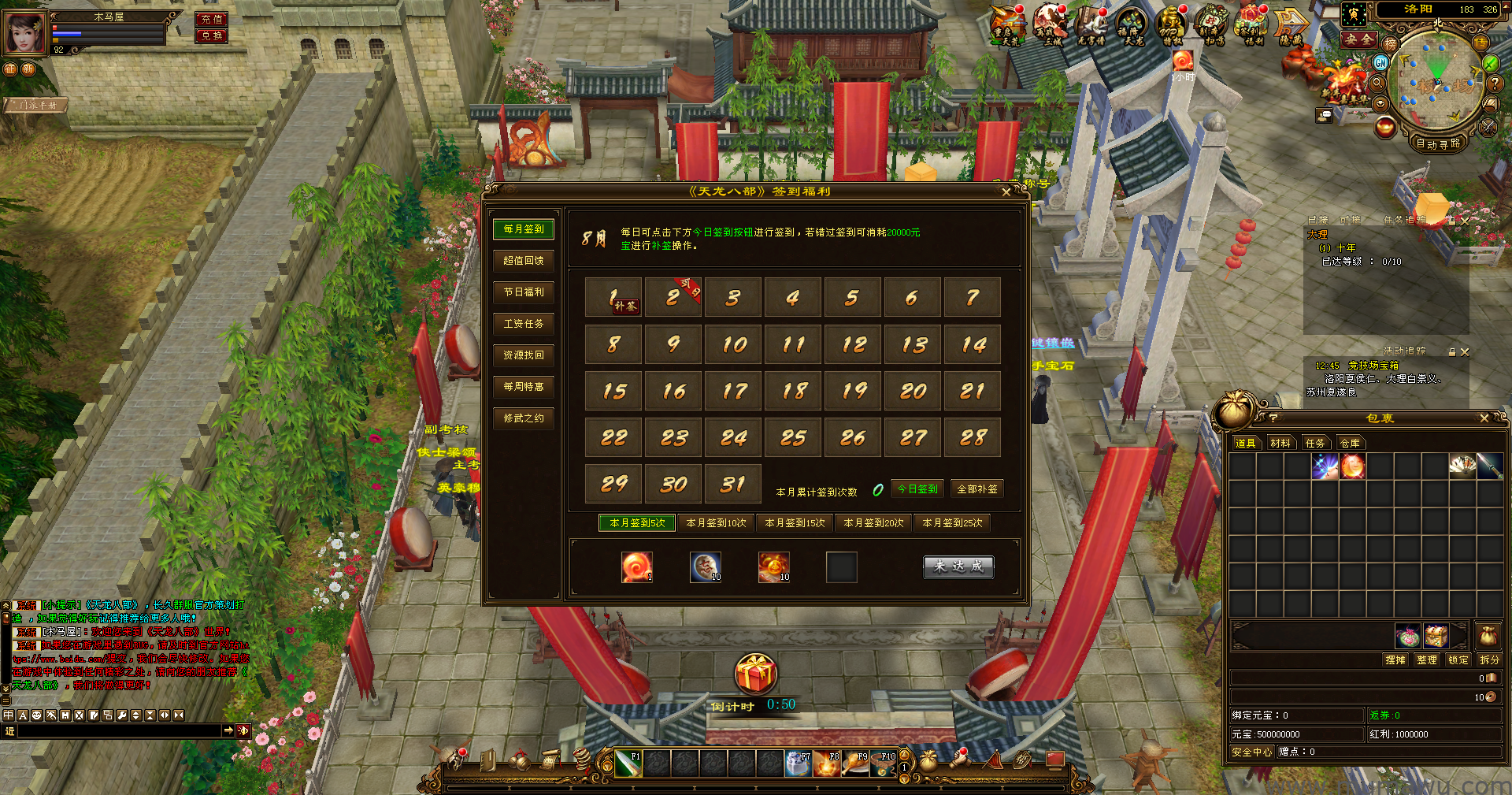
Task: Show the 本月签到25次 reward tab
Action: pyautogui.click(x=952, y=523)
